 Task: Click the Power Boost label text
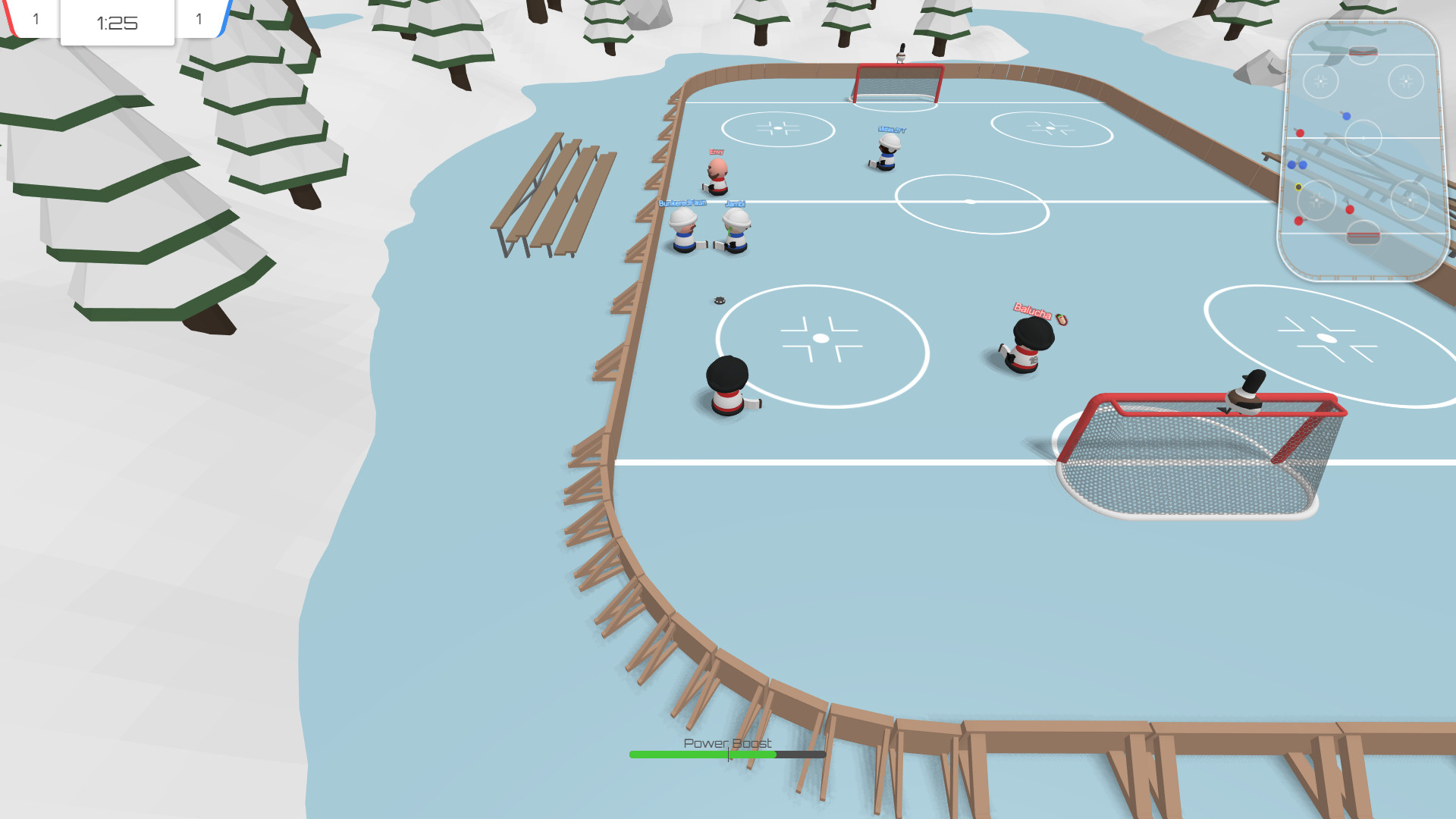[x=726, y=744]
